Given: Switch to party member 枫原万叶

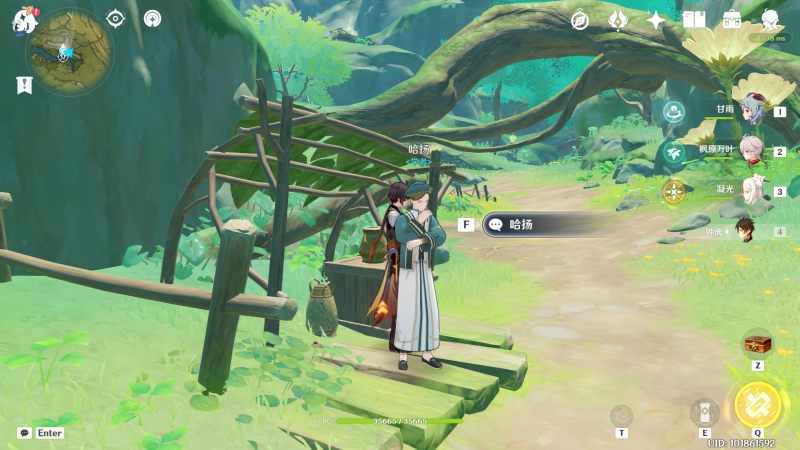Looking at the screenshot, I should [750, 150].
